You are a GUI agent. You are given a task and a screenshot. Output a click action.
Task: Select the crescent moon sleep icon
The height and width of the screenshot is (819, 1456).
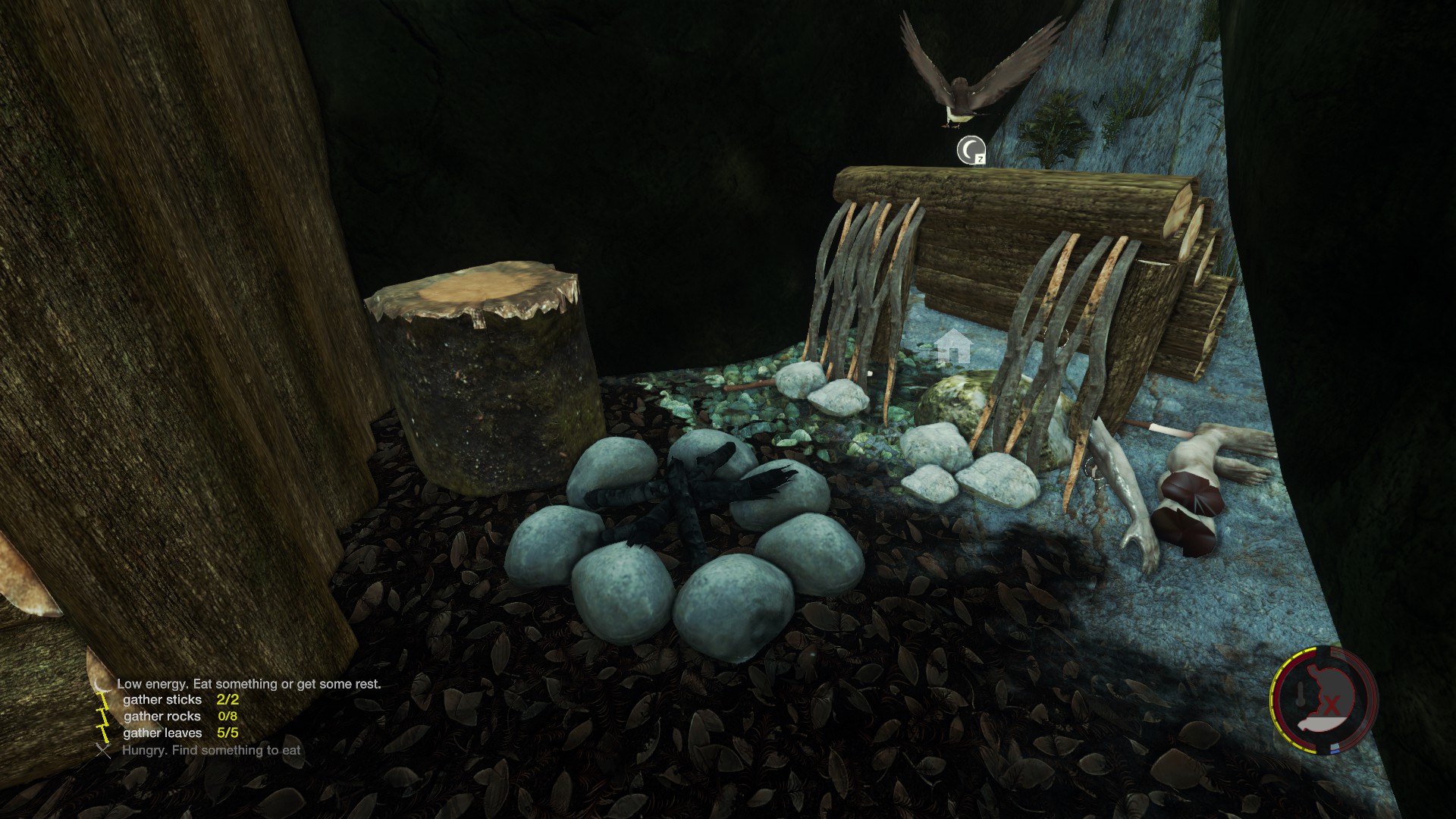tap(970, 150)
